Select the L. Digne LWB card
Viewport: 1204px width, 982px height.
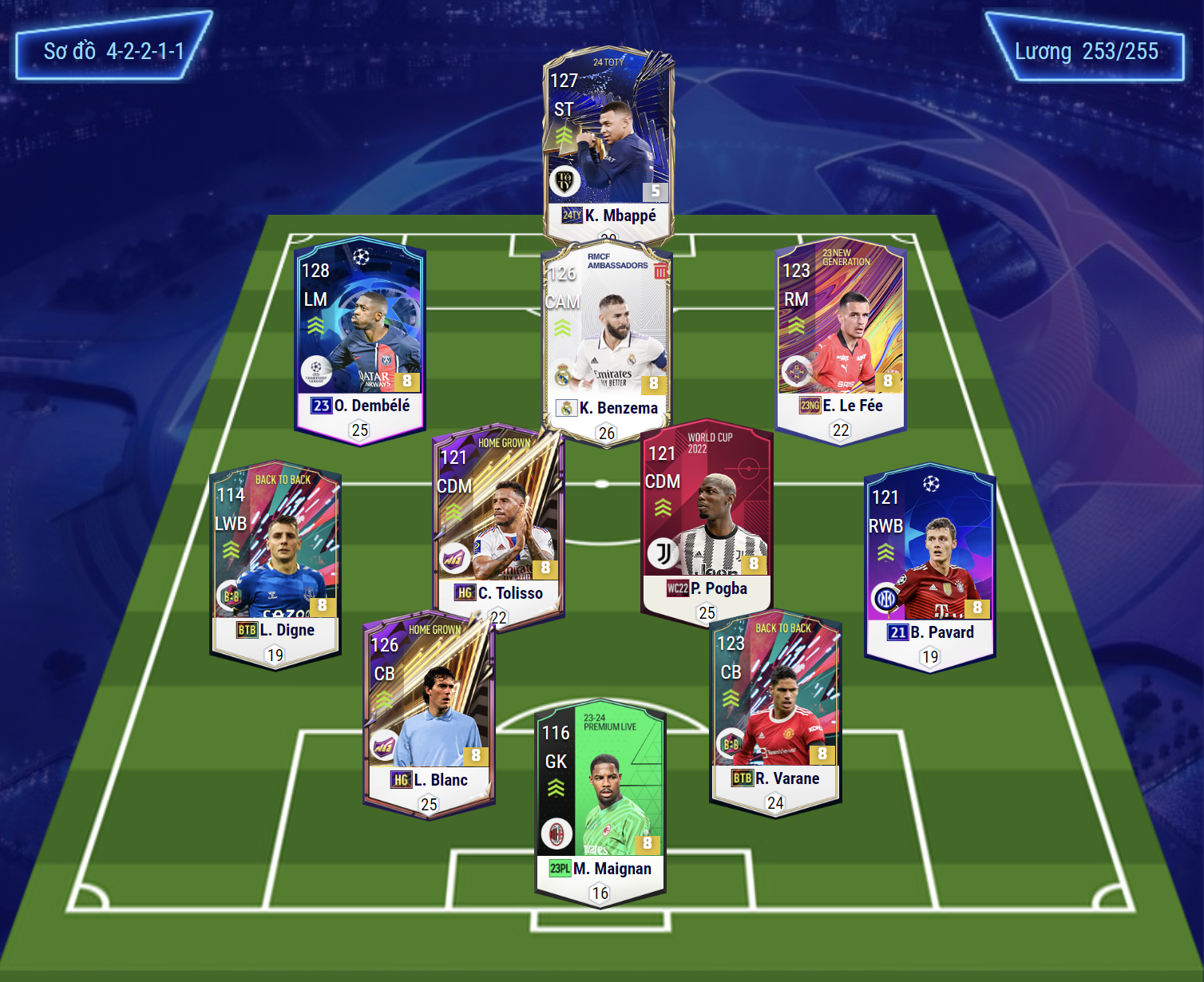[275, 559]
